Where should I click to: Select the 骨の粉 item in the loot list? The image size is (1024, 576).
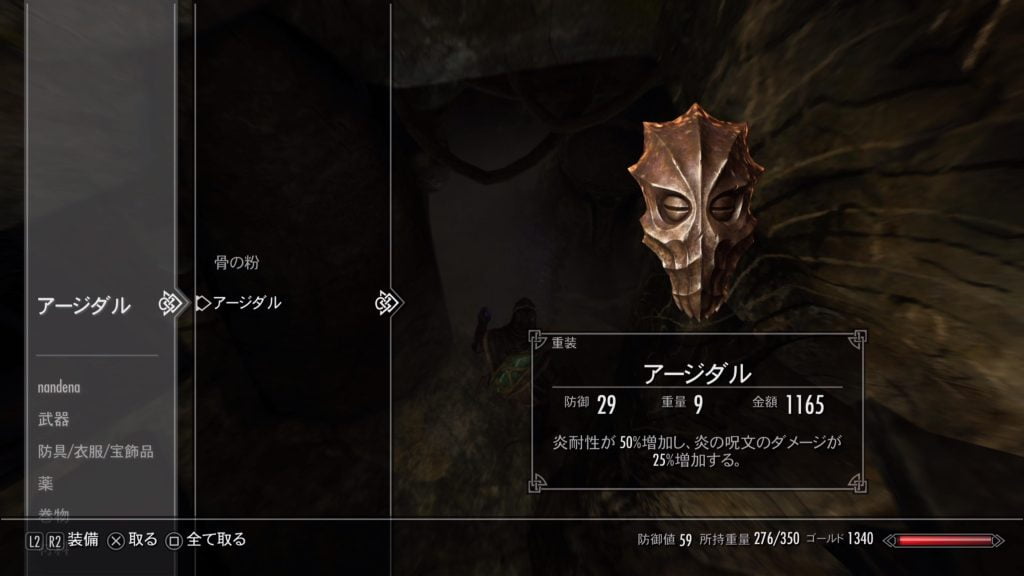(x=237, y=264)
